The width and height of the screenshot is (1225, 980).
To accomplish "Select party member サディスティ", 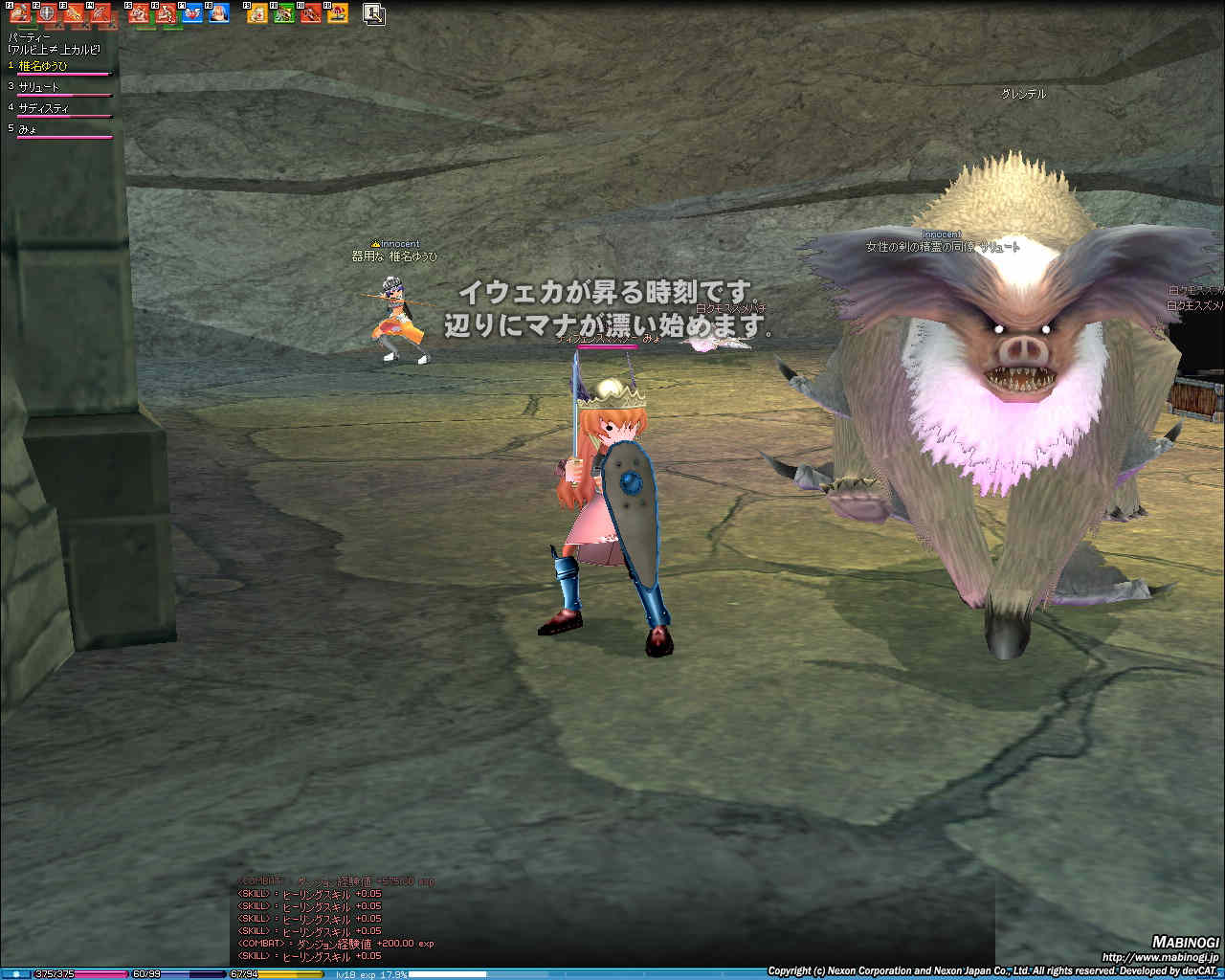I will (x=43, y=108).
